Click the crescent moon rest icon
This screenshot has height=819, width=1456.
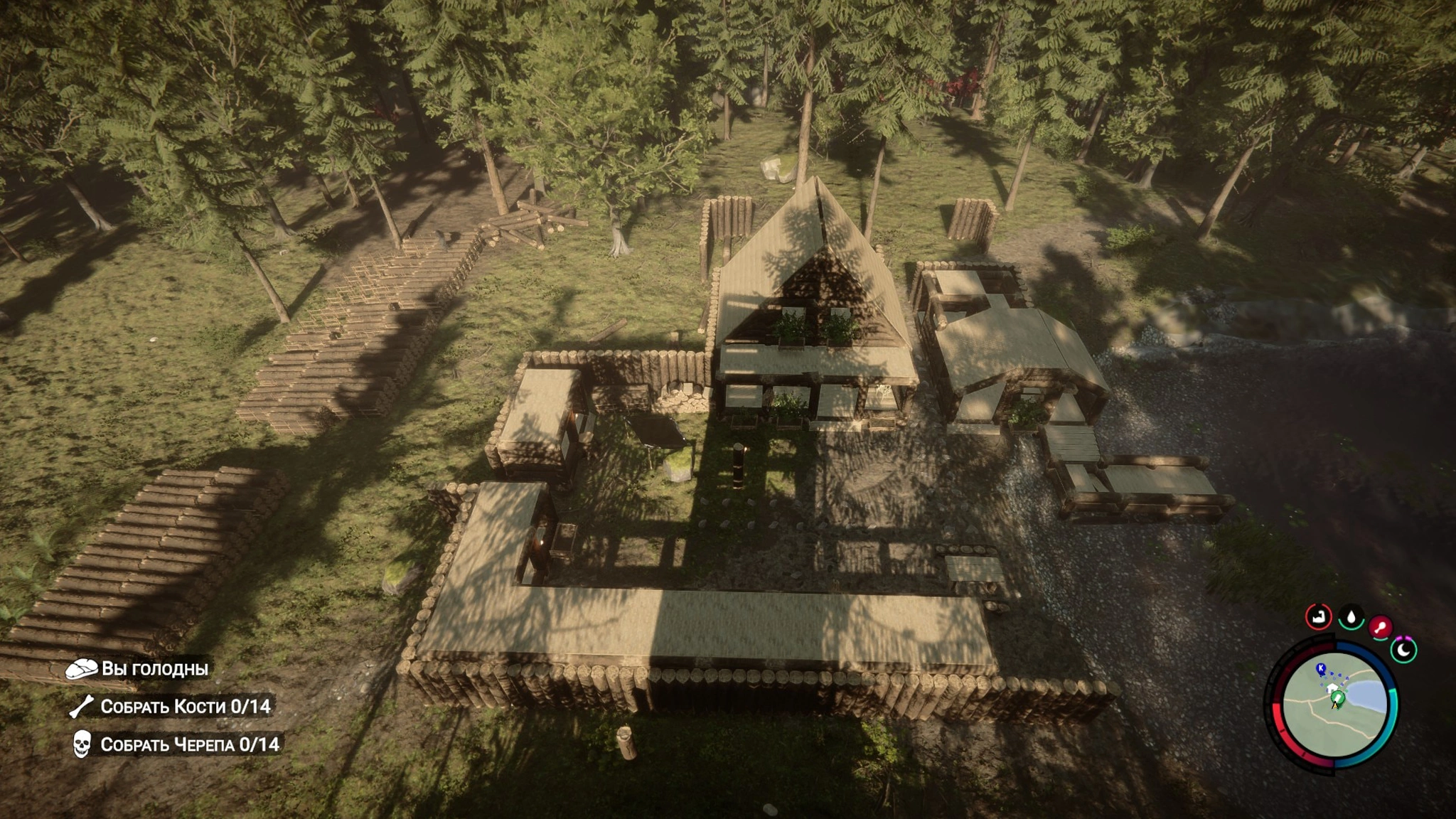pos(1404,650)
